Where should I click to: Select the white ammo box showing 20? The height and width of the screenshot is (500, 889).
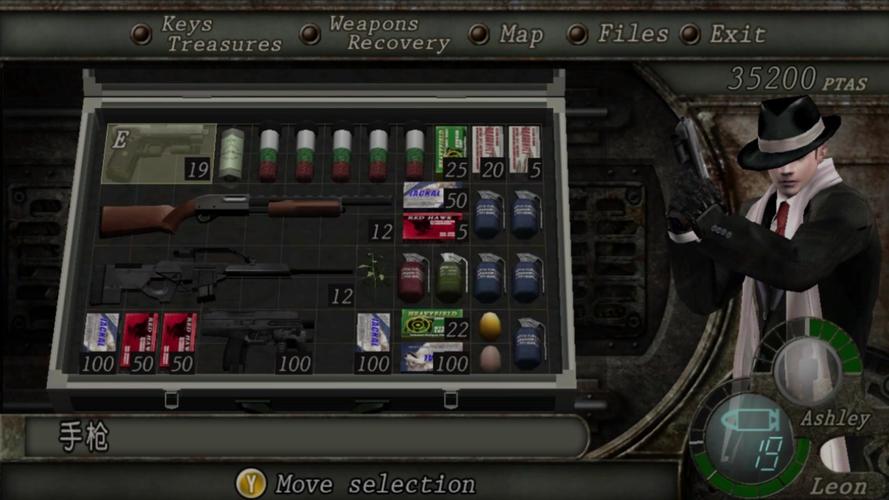click(x=487, y=152)
